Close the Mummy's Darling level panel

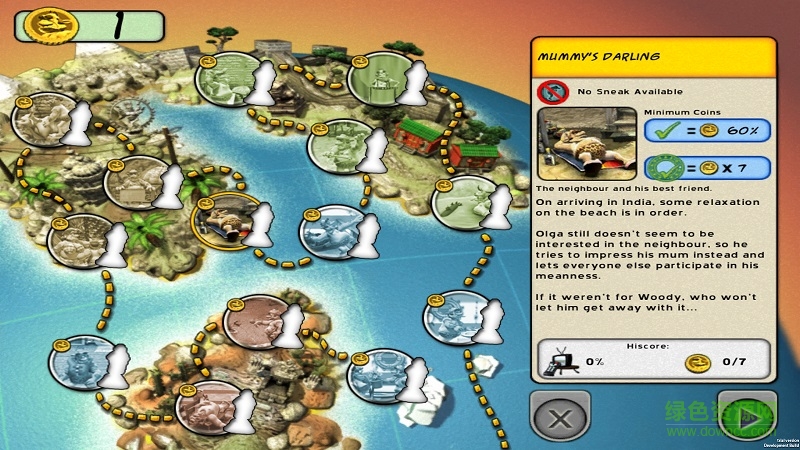tap(561, 413)
